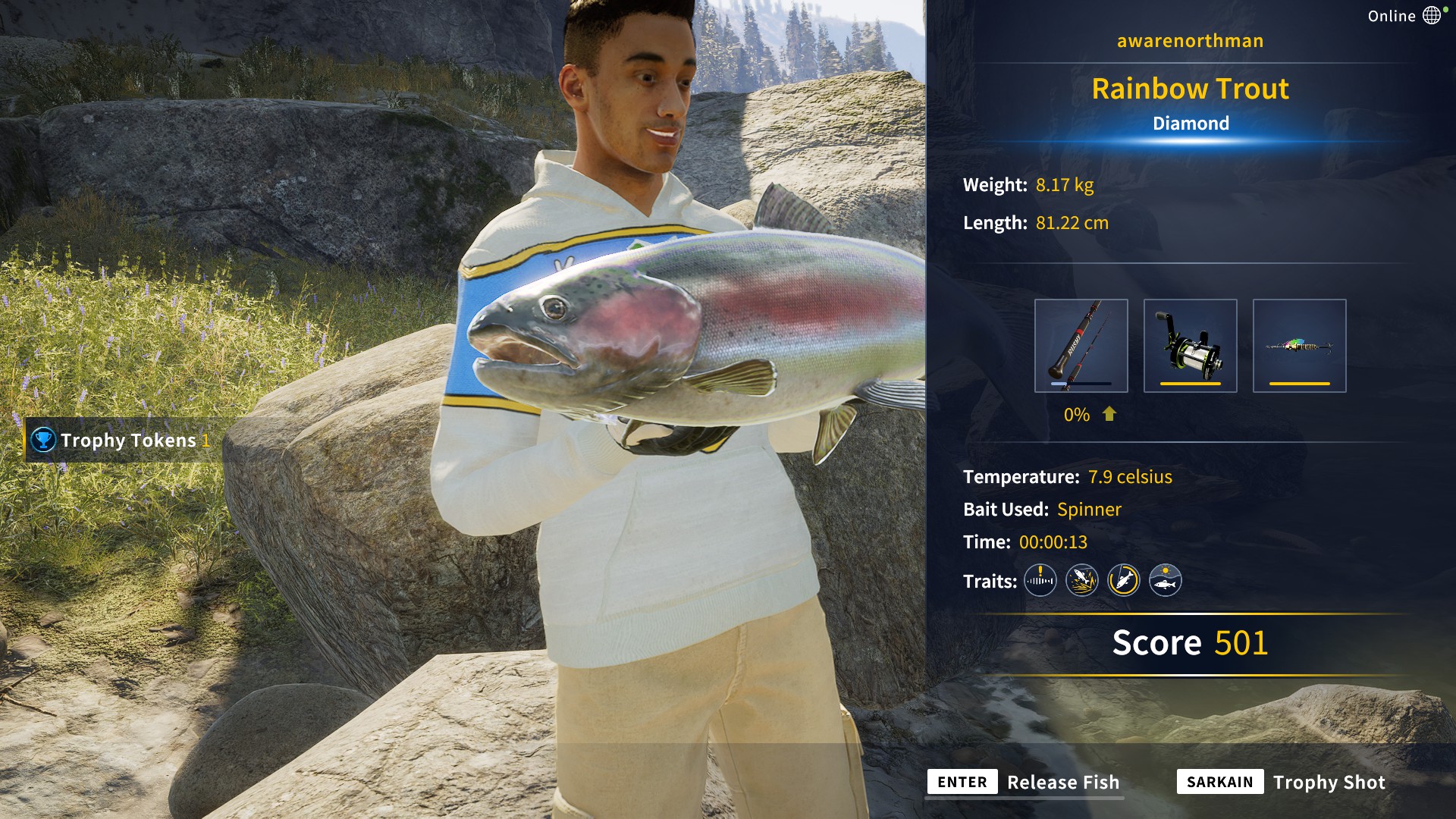Viewport: 1456px width, 819px height.
Task: Select the spinner lure equipment slot
Action: pos(1299,346)
